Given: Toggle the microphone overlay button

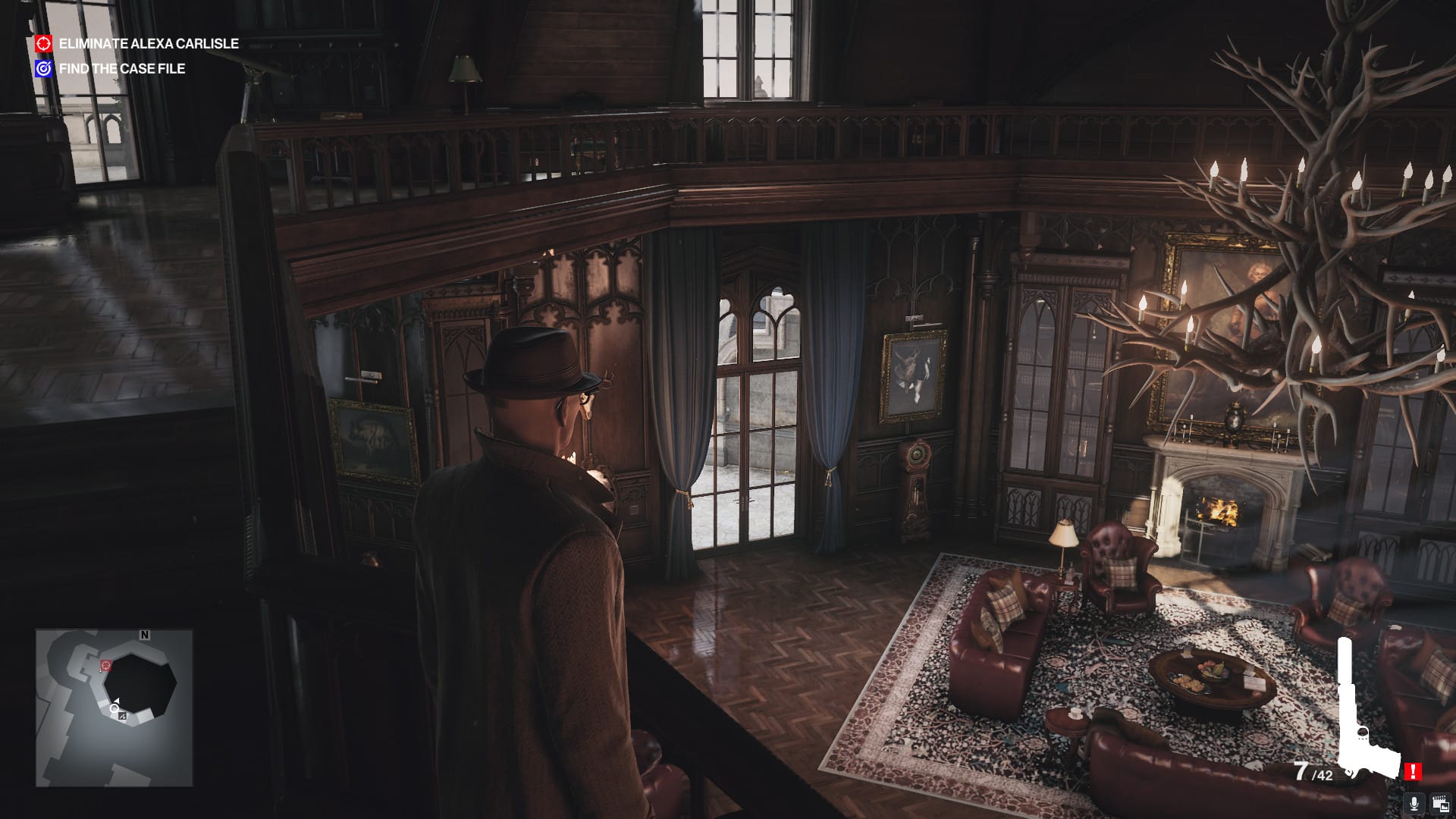Looking at the screenshot, I should pyautogui.click(x=1414, y=803).
